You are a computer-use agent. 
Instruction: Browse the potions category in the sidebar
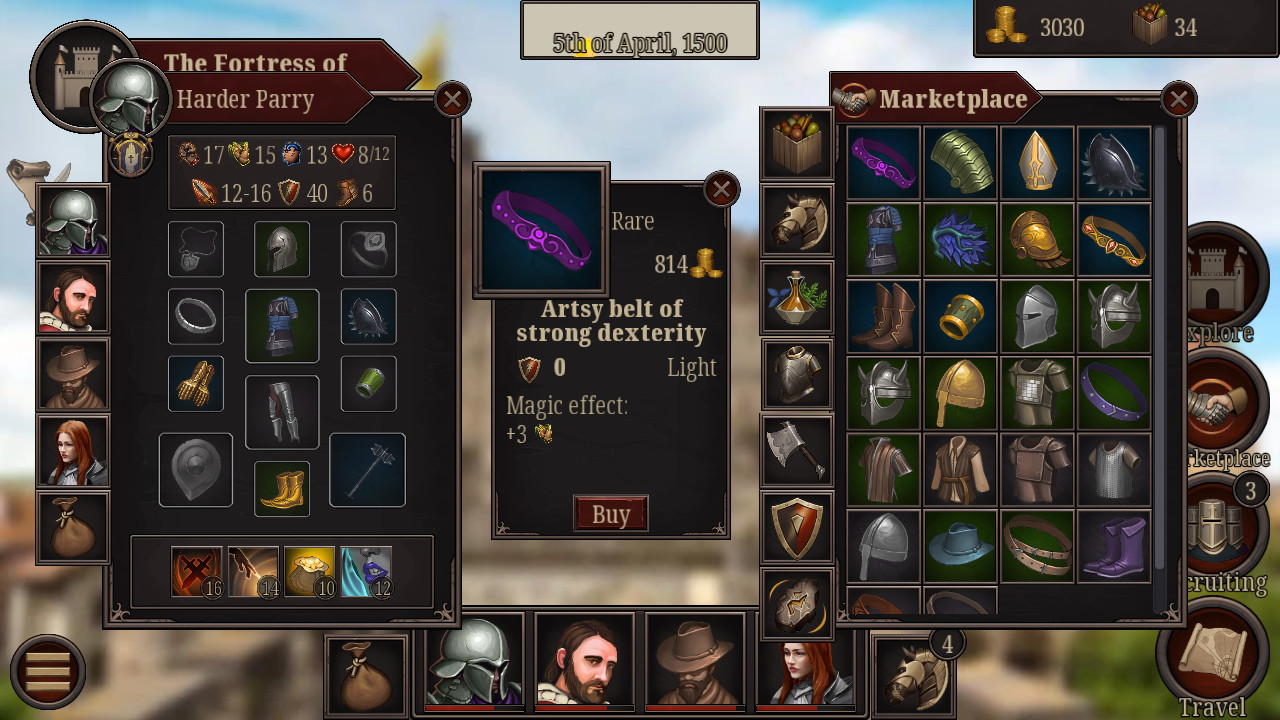click(797, 298)
